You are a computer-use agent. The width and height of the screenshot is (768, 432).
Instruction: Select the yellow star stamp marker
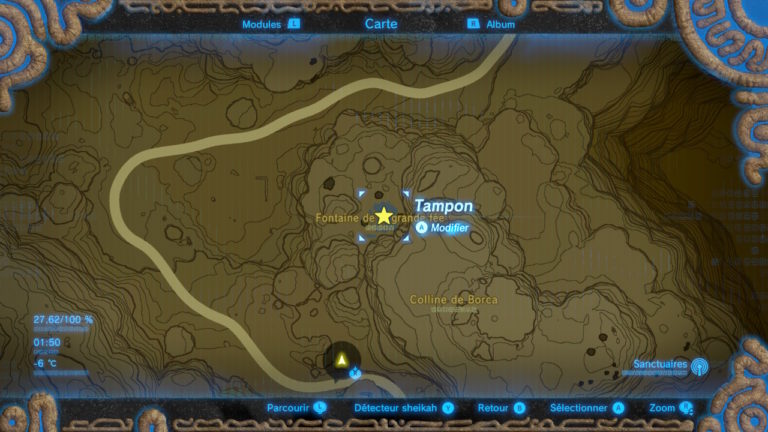pyautogui.click(x=384, y=216)
